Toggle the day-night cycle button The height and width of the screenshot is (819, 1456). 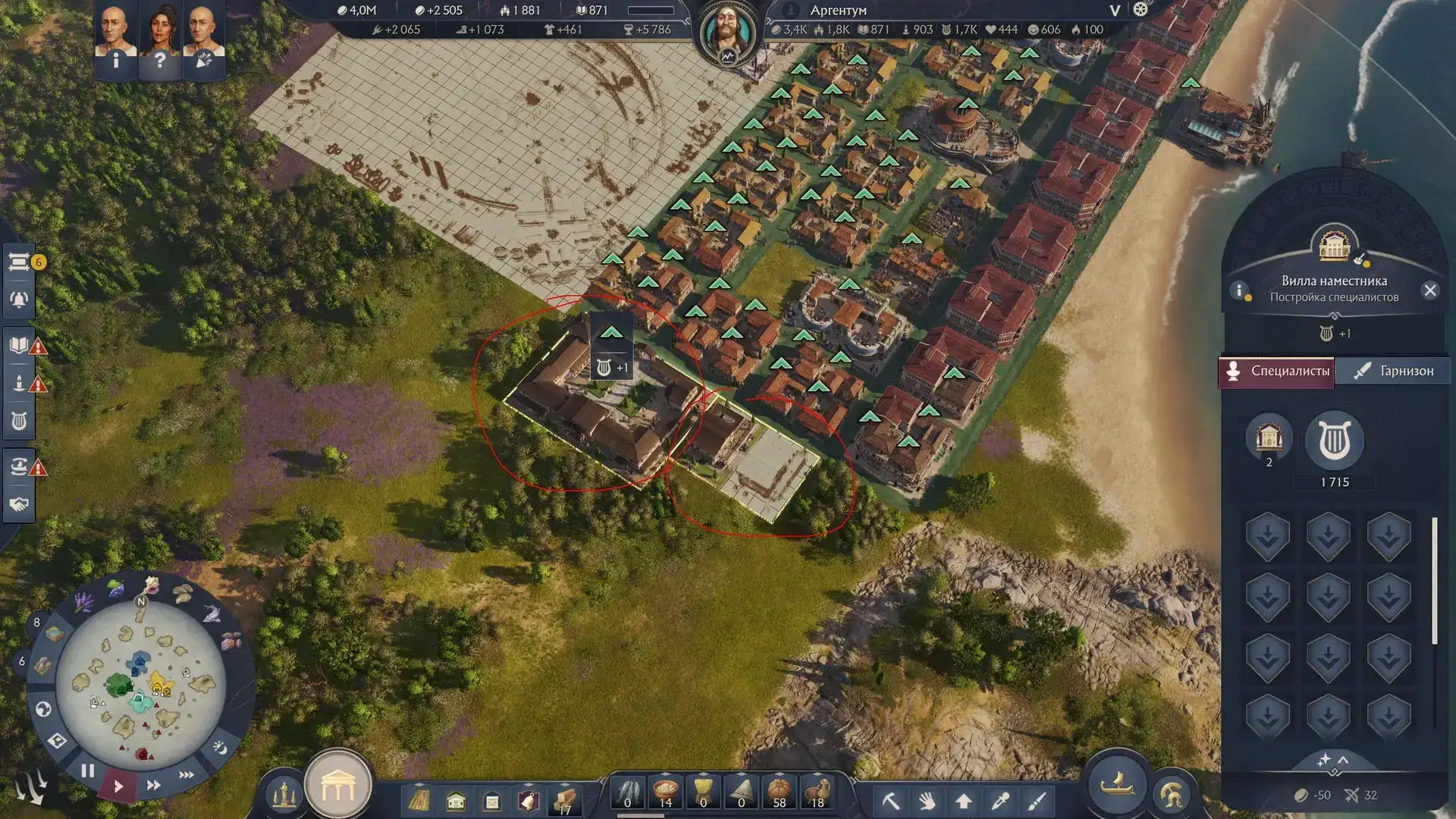pyautogui.click(x=220, y=748)
